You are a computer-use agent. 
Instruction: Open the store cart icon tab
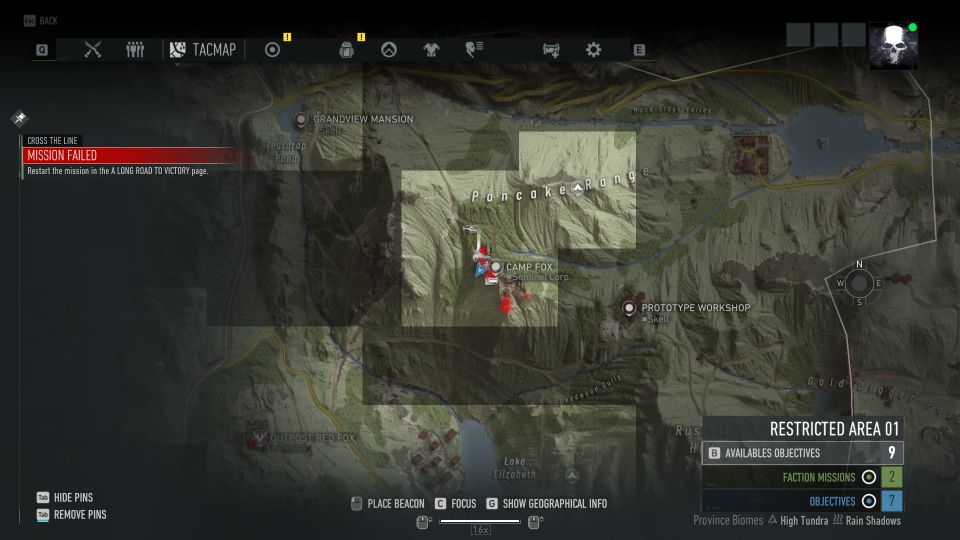551,49
